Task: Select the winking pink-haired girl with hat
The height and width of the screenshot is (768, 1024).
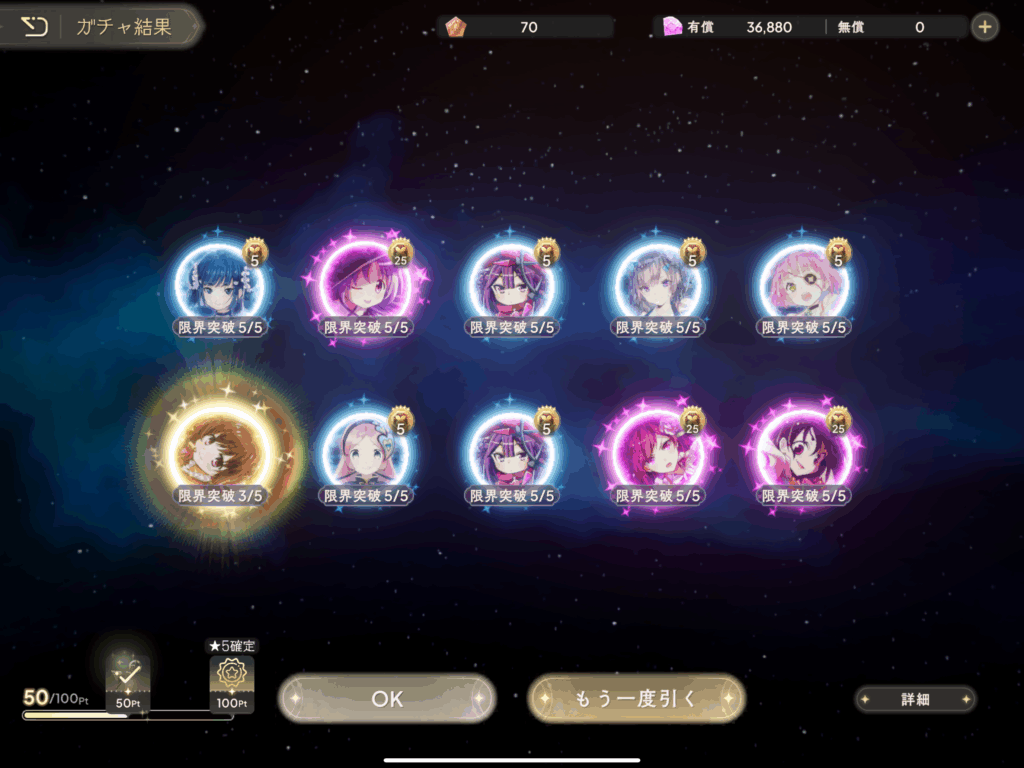Action: tap(363, 283)
